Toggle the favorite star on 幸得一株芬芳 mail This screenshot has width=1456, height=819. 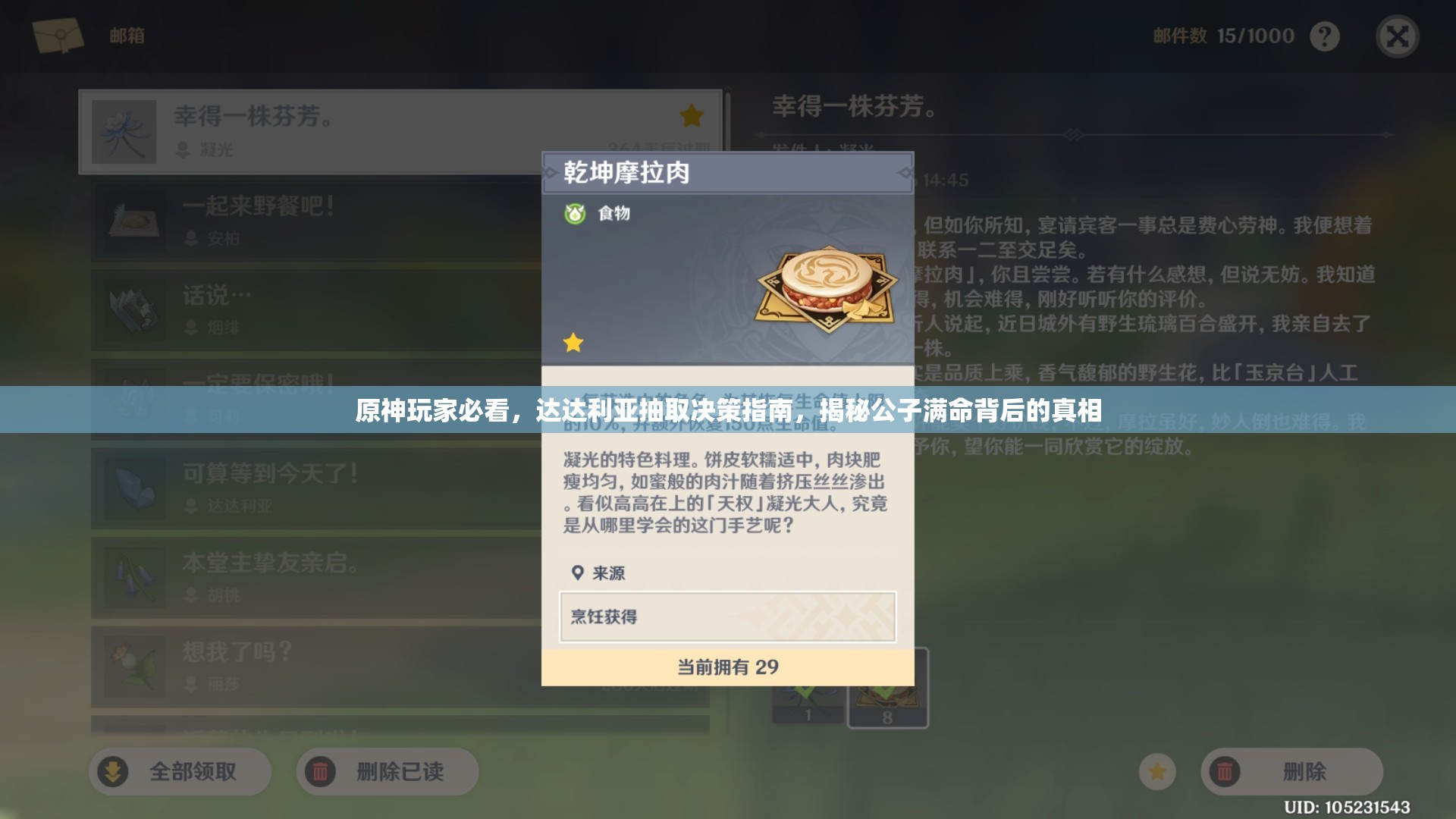coord(691,115)
